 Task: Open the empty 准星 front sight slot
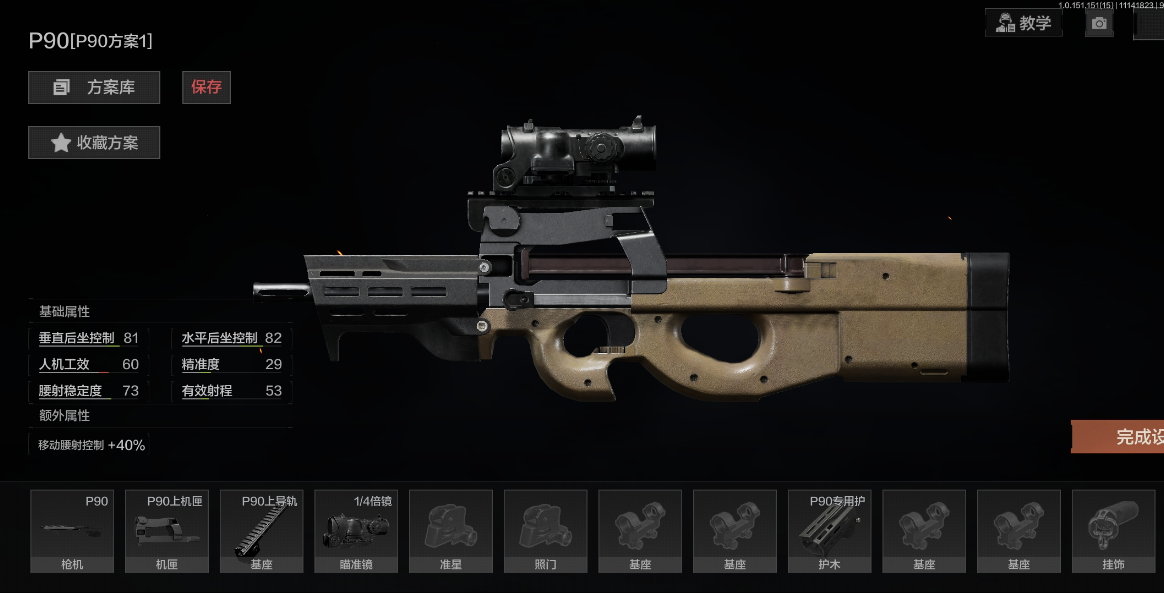(x=450, y=531)
